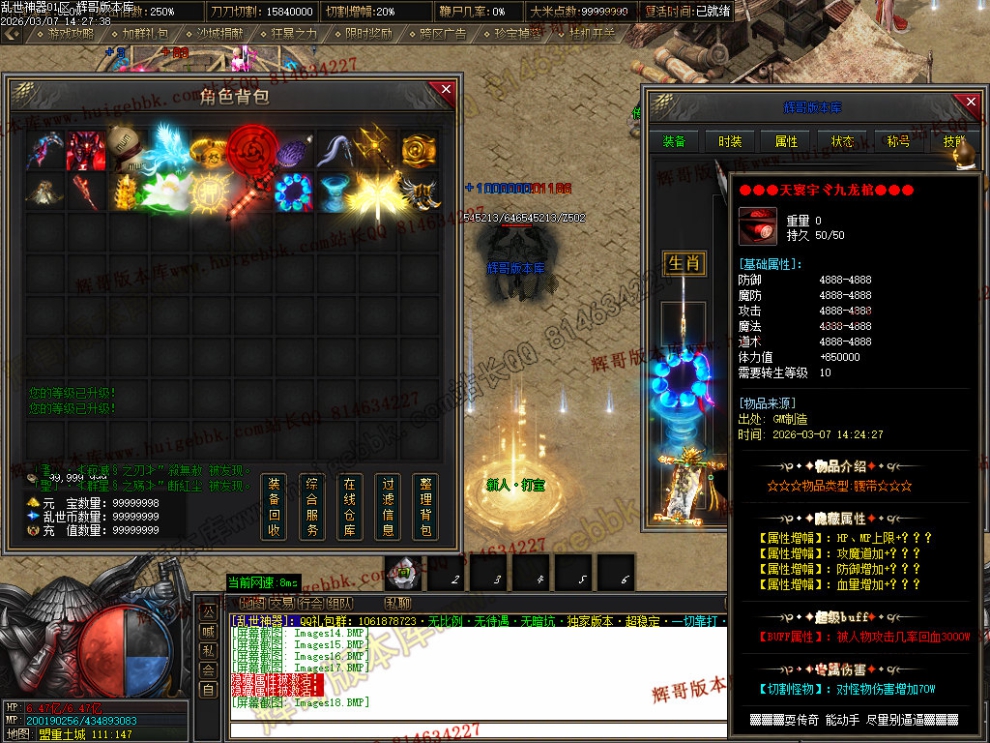The image size is (990, 743).
Task: Switch chat to the 私聊 private channel
Action: point(398,603)
